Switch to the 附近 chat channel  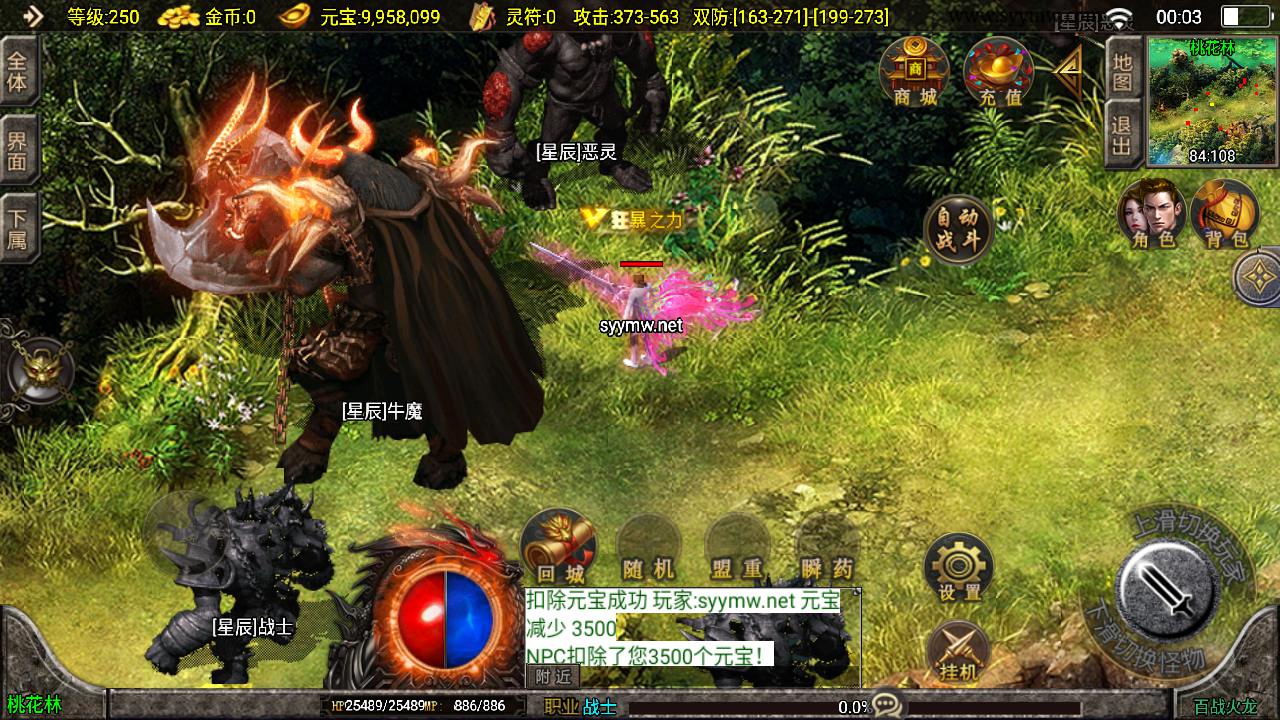(x=553, y=676)
